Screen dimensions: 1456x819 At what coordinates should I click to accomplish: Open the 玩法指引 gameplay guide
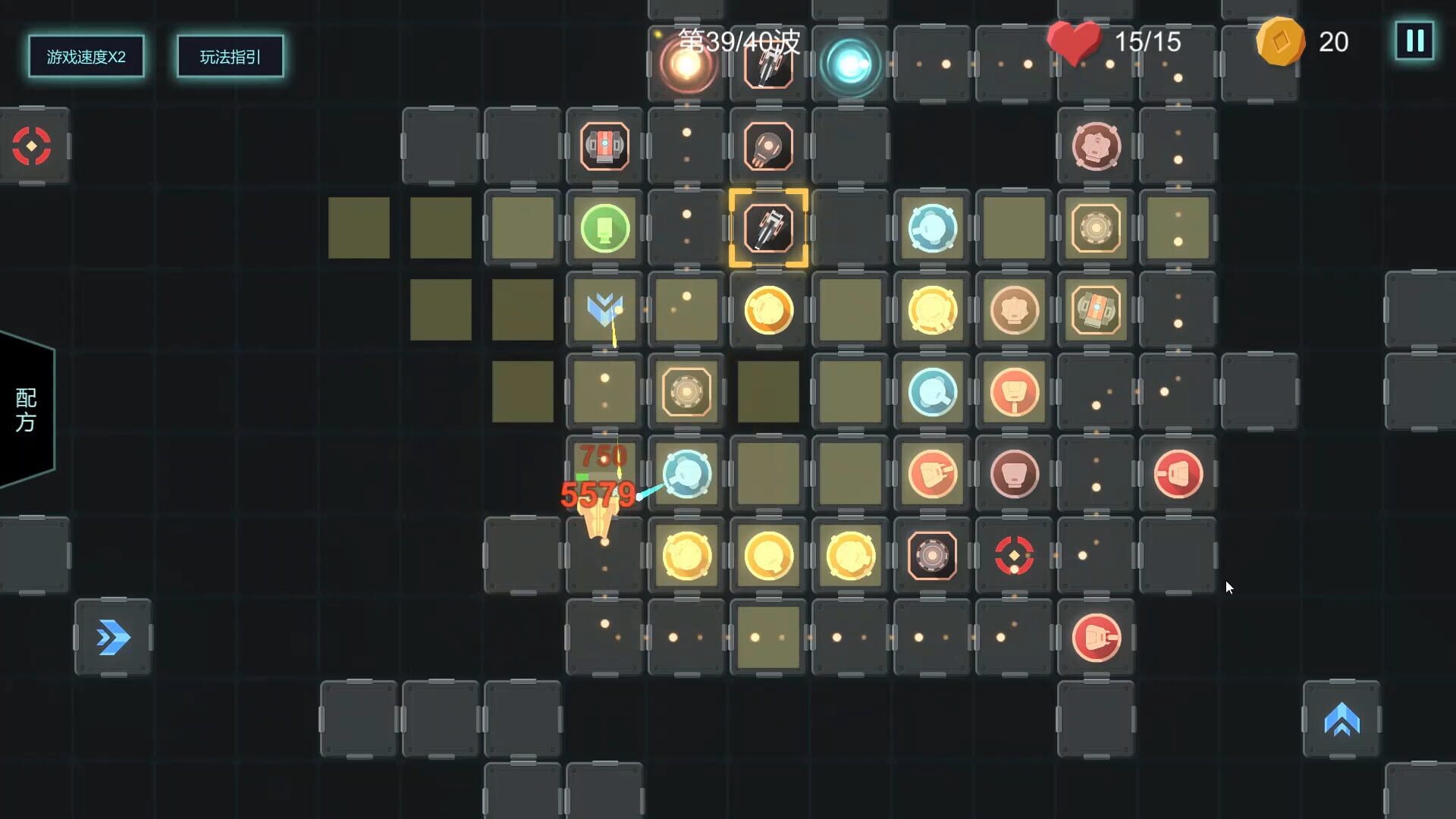[230, 56]
